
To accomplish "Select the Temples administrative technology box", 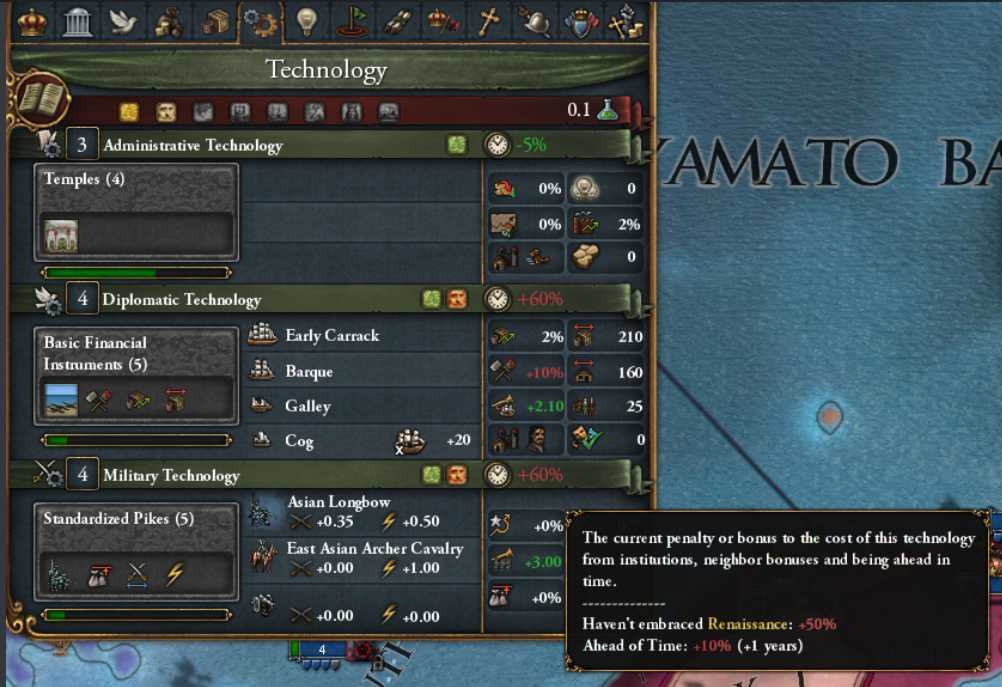I will click(137, 212).
